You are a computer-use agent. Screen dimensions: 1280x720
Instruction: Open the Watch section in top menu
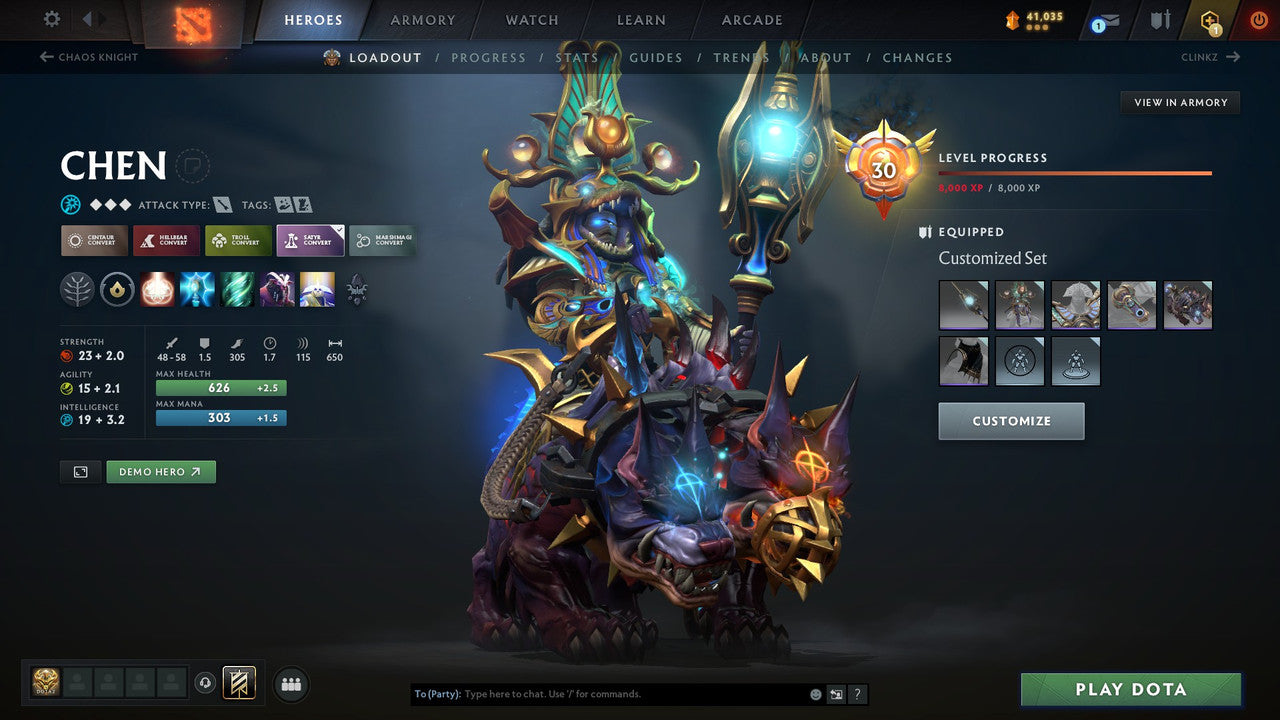point(530,19)
